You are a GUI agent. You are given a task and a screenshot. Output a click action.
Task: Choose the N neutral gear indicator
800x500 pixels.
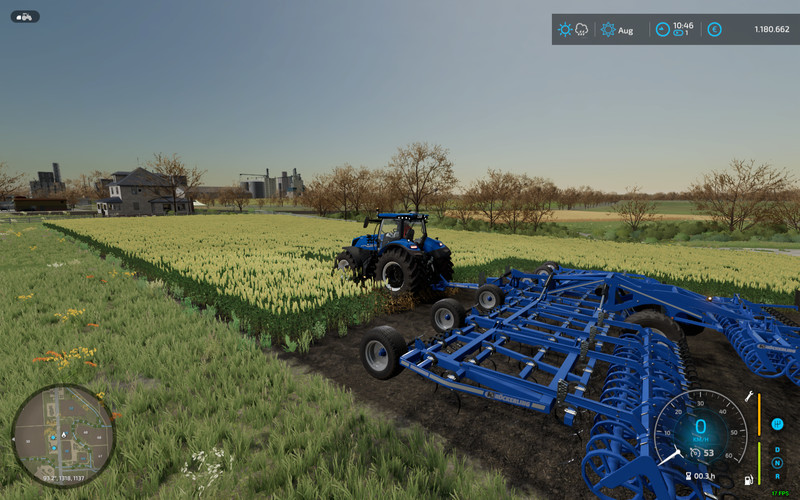pos(777,463)
